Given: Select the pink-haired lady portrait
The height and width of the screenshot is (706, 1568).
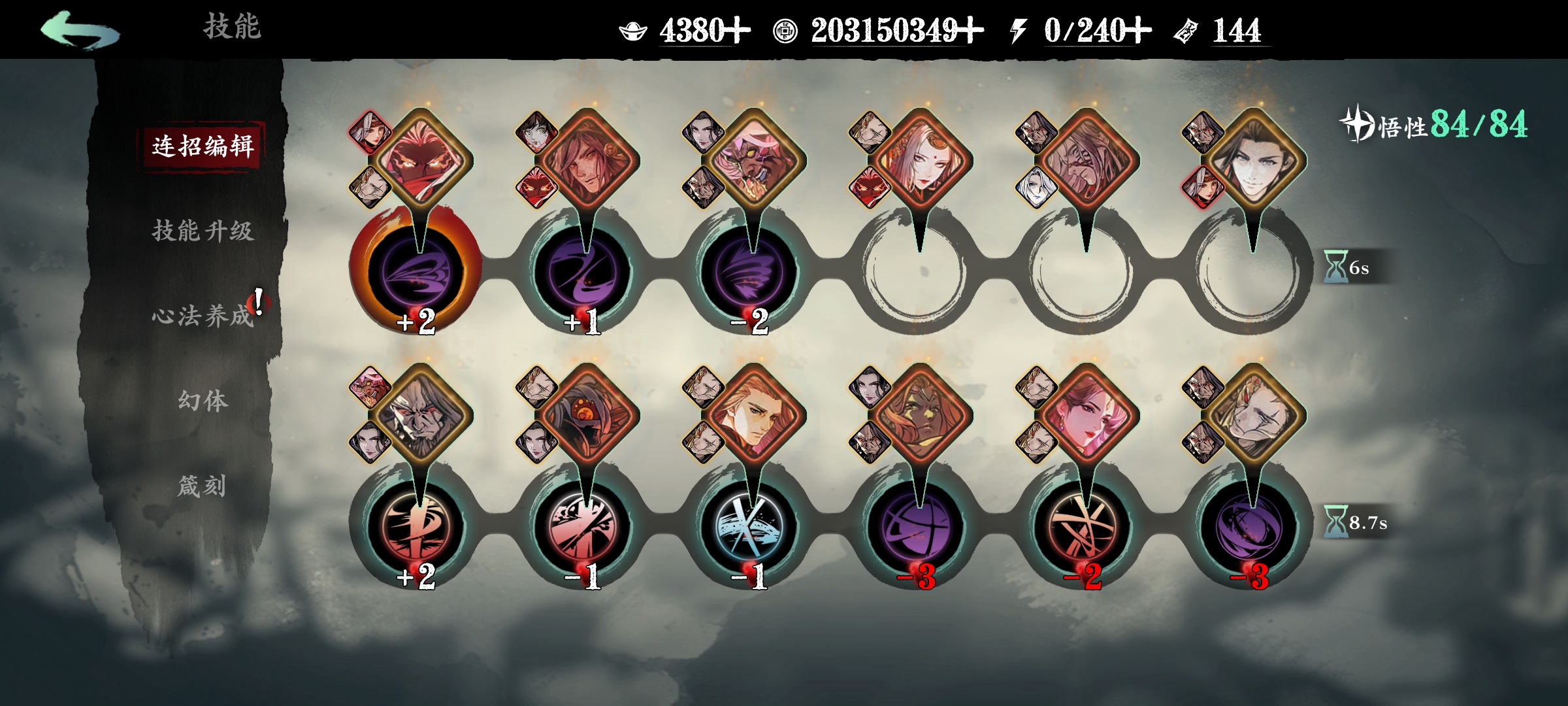Looking at the screenshot, I should [1086, 415].
